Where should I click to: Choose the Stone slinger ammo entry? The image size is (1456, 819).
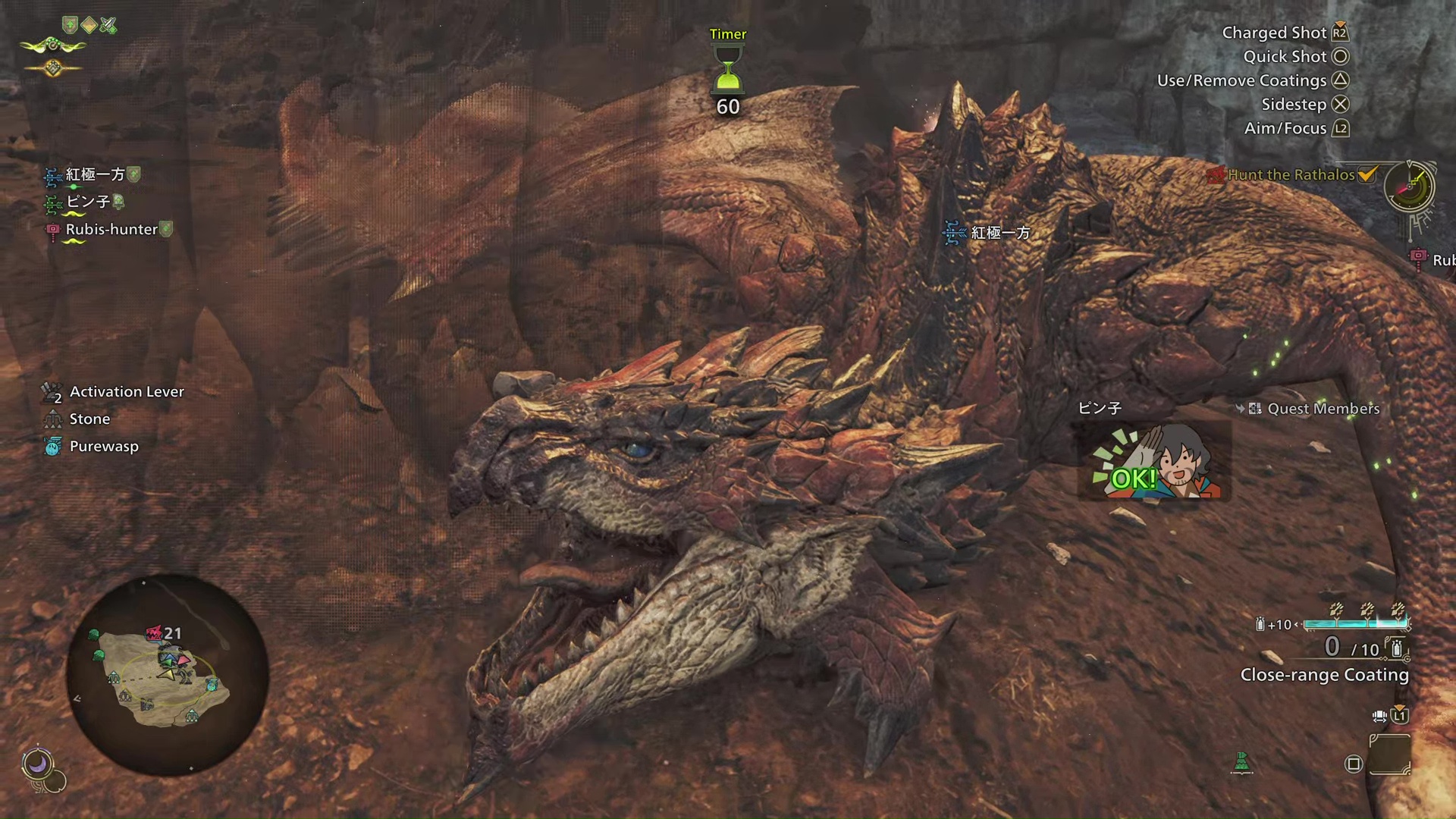coord(89,419)
